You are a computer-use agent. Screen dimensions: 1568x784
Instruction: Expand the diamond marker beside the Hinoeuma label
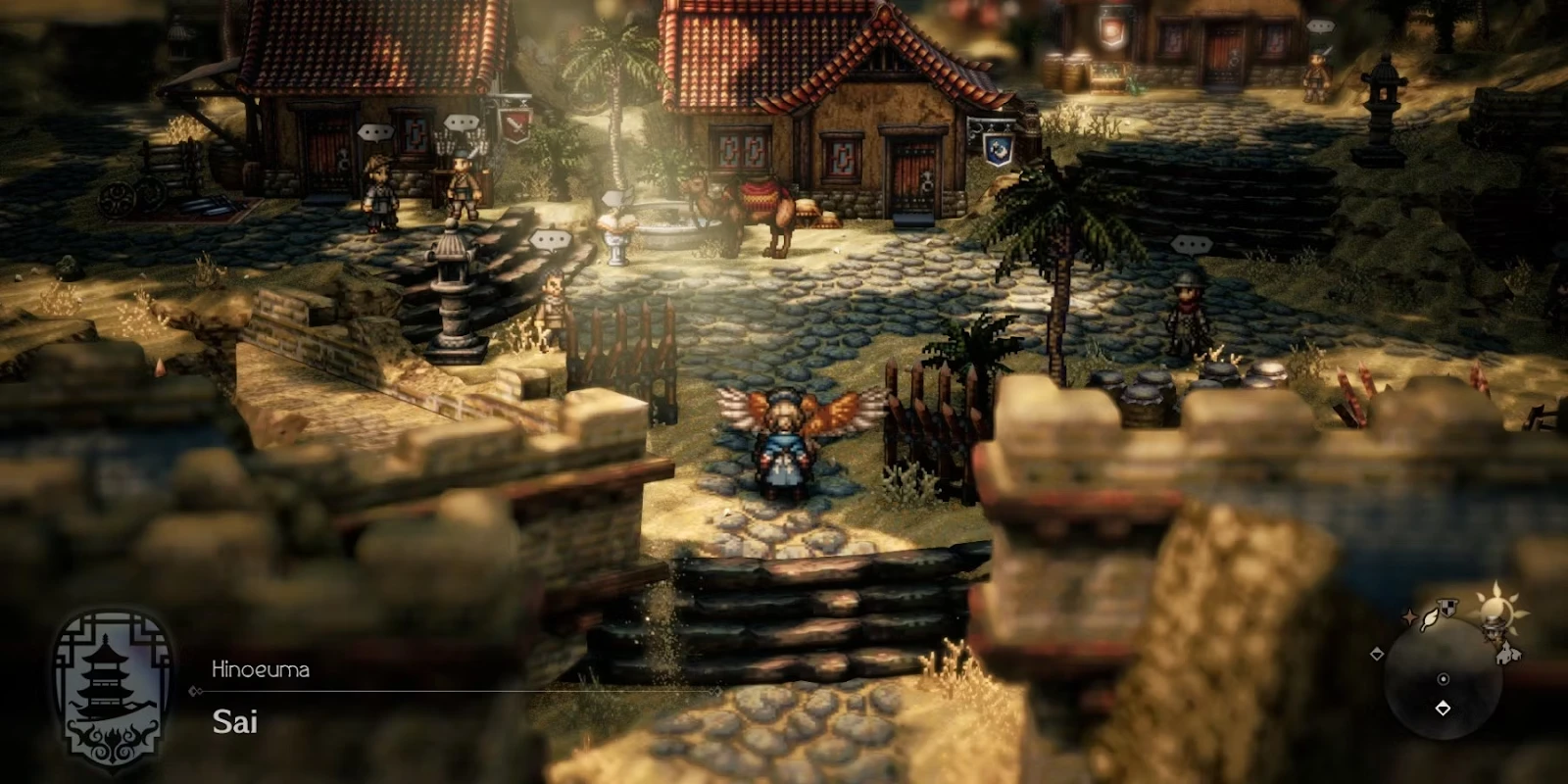click(195, 691)
